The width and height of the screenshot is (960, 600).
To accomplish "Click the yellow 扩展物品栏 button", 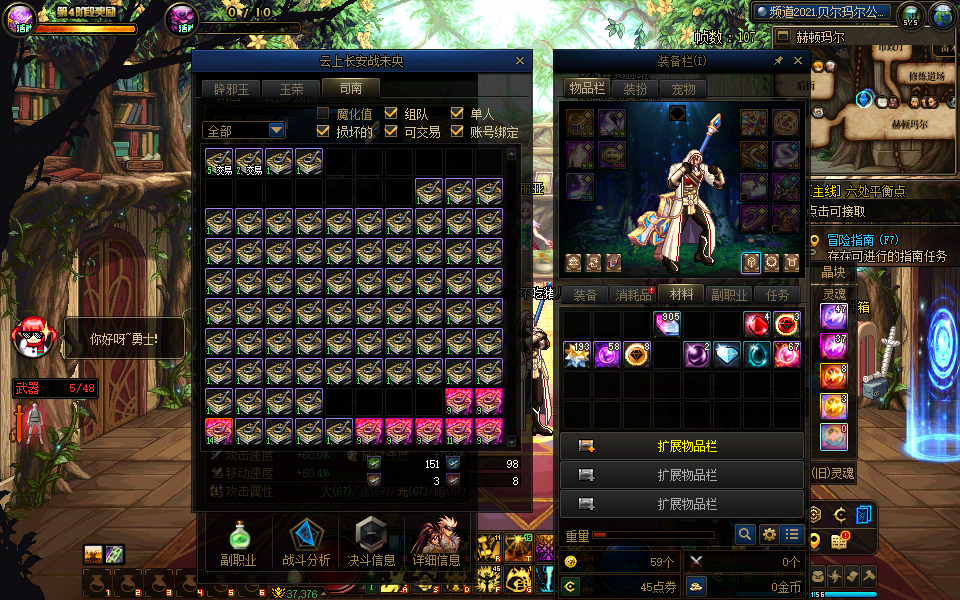I will [x=682, y=446].
